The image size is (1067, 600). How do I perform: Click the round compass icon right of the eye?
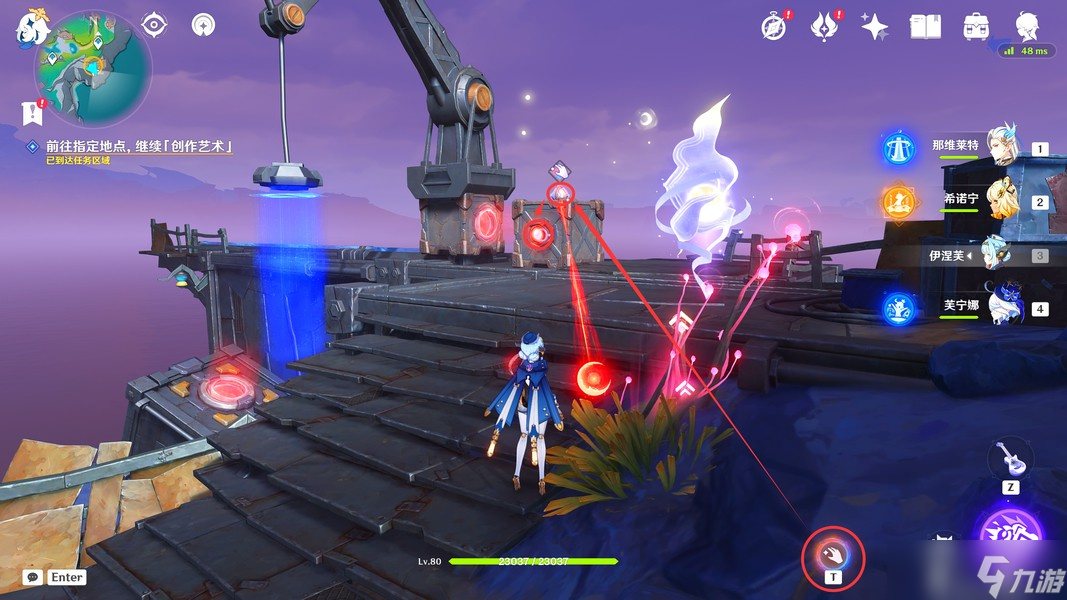pyautogui.click(x=203, y=24)
